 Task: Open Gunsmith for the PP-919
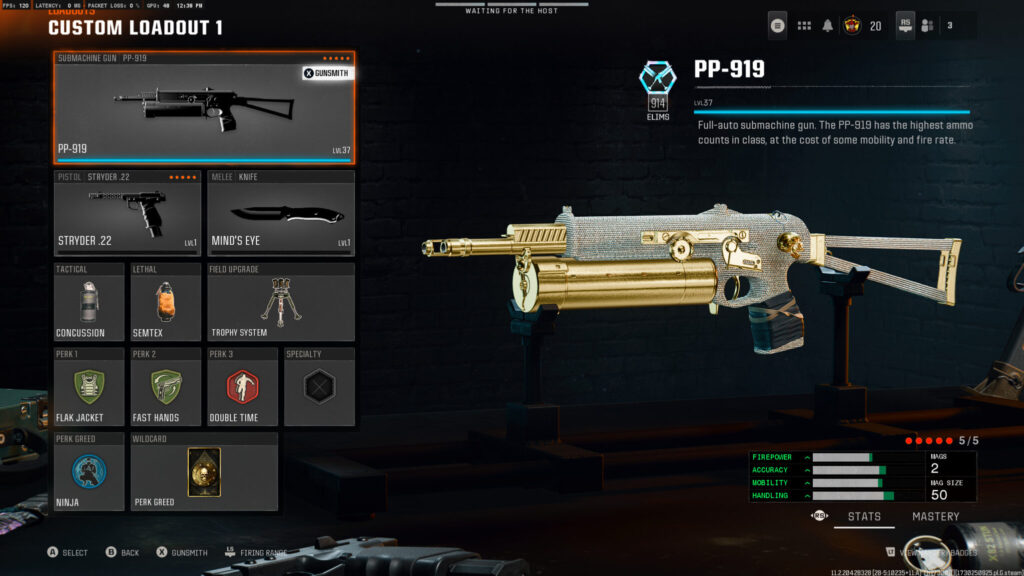pyautogui.click(x=328, y=73)
